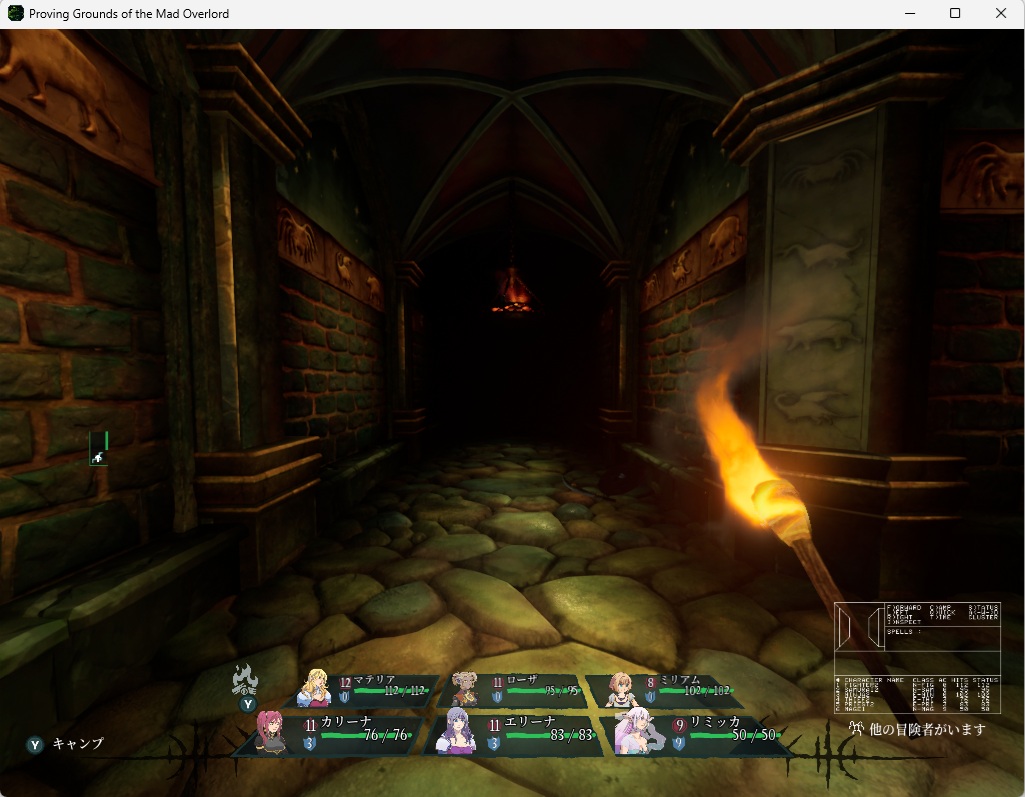Choose リミッカ in the party panel
This screenshot has height=797, width=1025.
[x=636, y=732]
